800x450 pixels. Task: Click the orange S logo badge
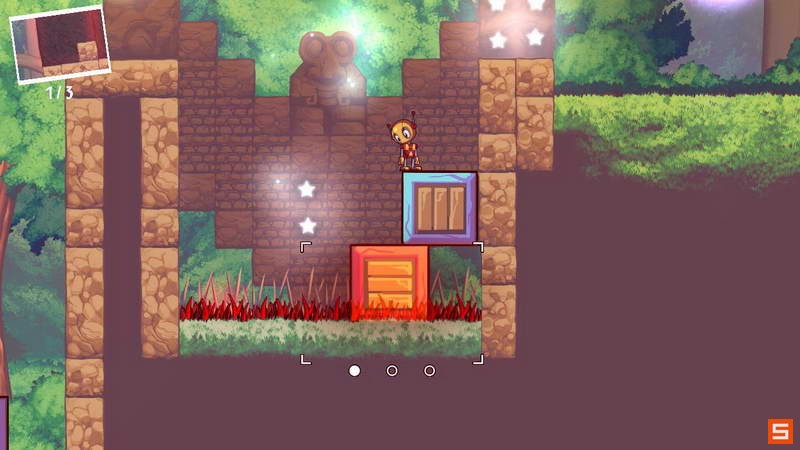(x=780, y=431)
